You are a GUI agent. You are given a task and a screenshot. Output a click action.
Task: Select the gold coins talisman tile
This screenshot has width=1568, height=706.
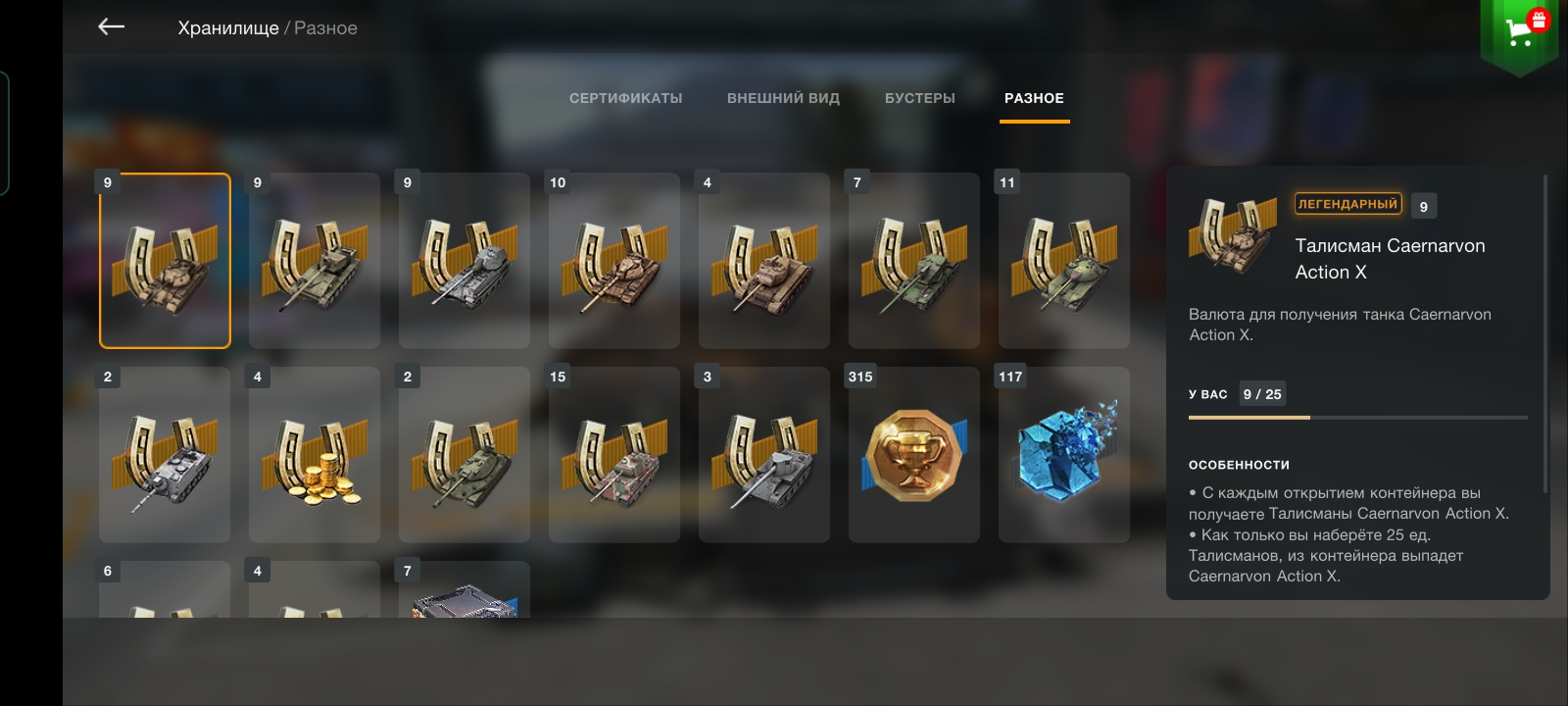pos(315,455)
